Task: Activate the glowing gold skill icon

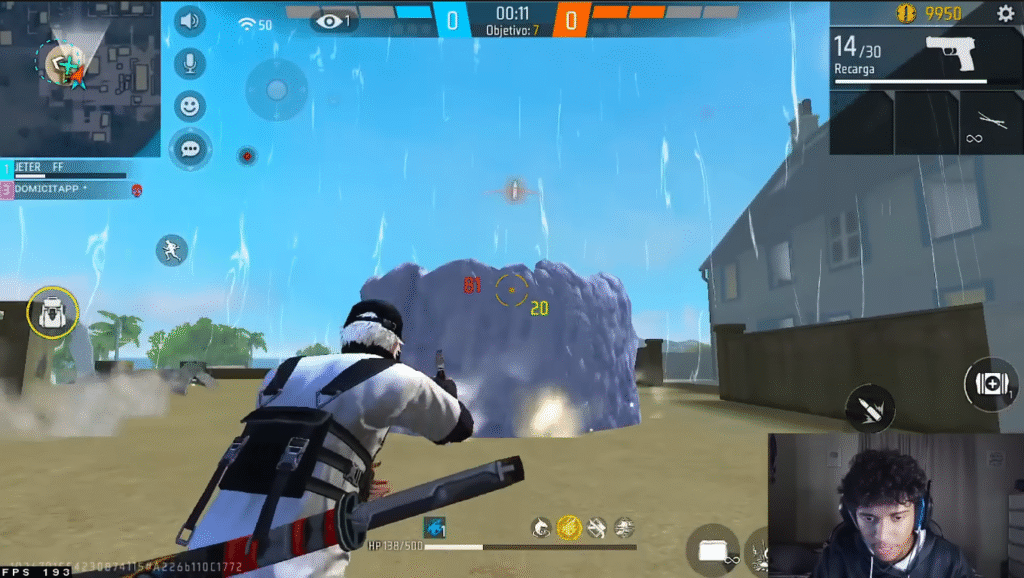Action: [569, 526]
